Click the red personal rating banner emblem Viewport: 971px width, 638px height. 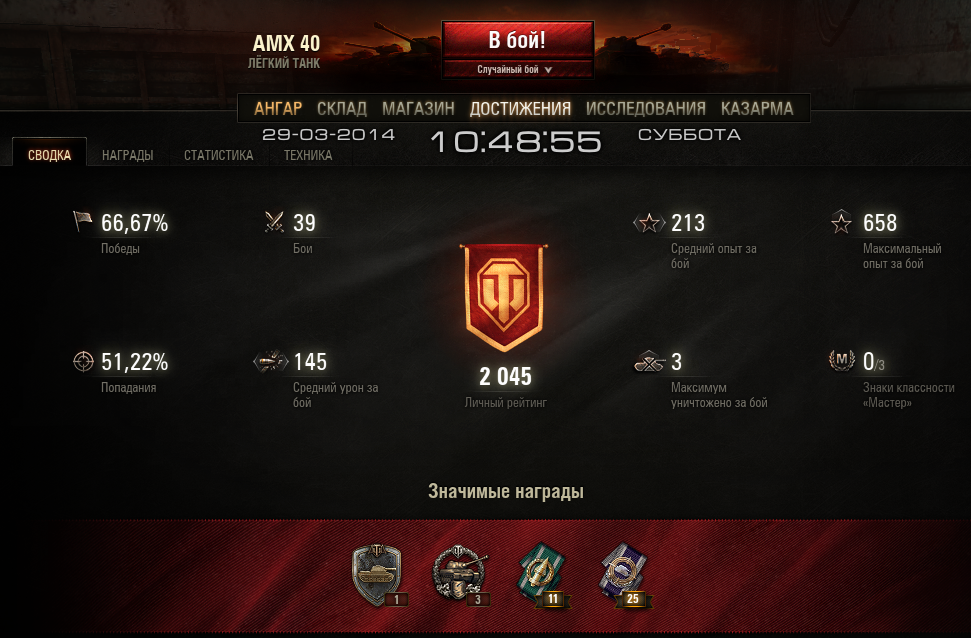pyautogui.click(x=505, y=297)
